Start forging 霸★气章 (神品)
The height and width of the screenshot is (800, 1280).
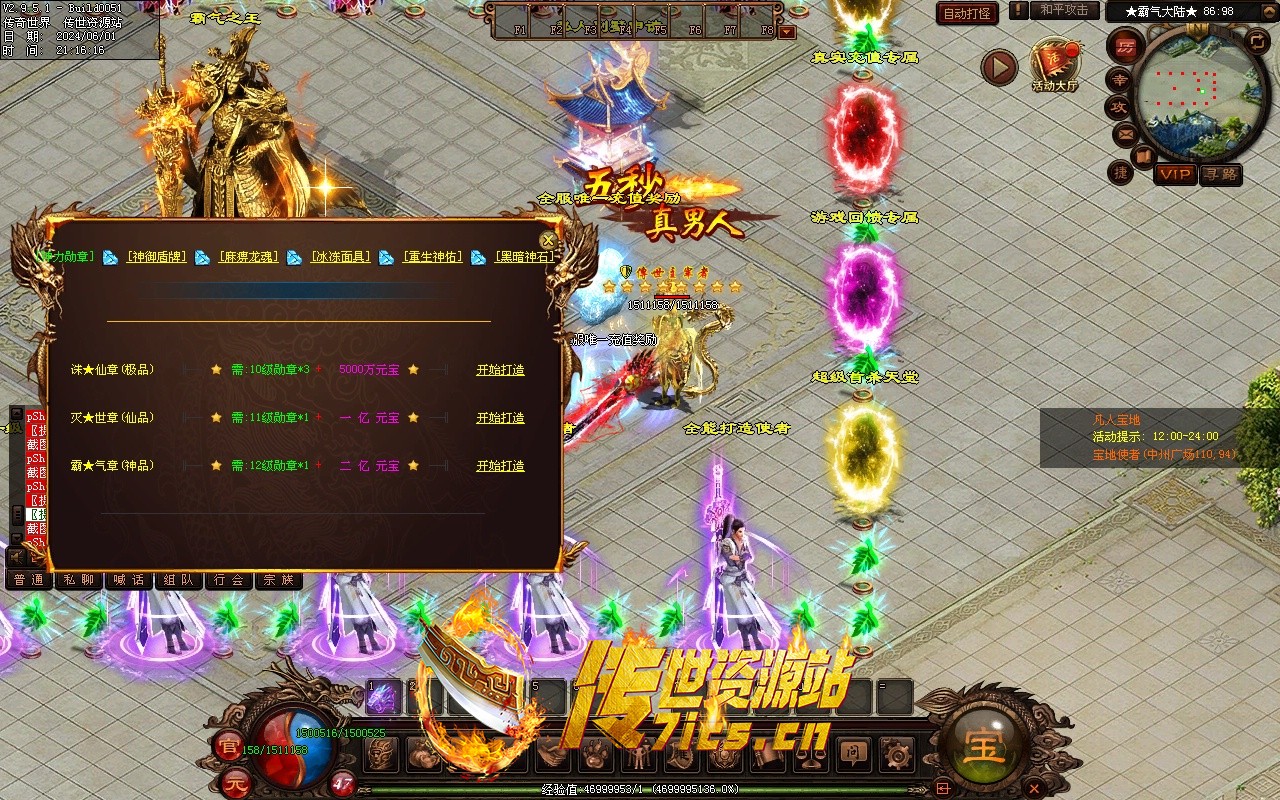click(500, 466)
